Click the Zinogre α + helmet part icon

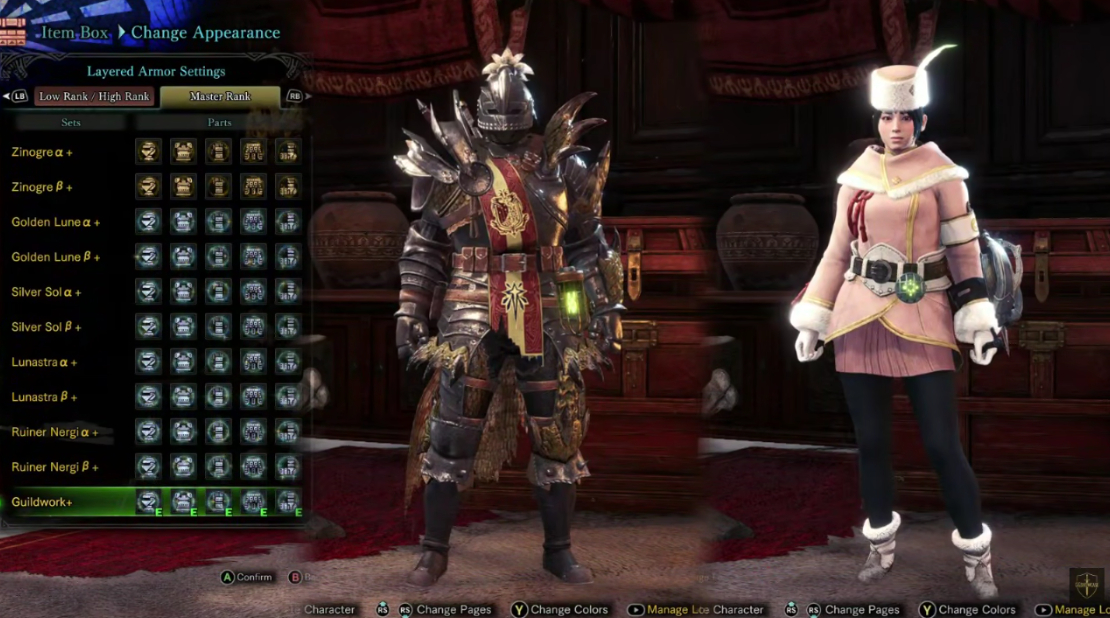[148, 152]
